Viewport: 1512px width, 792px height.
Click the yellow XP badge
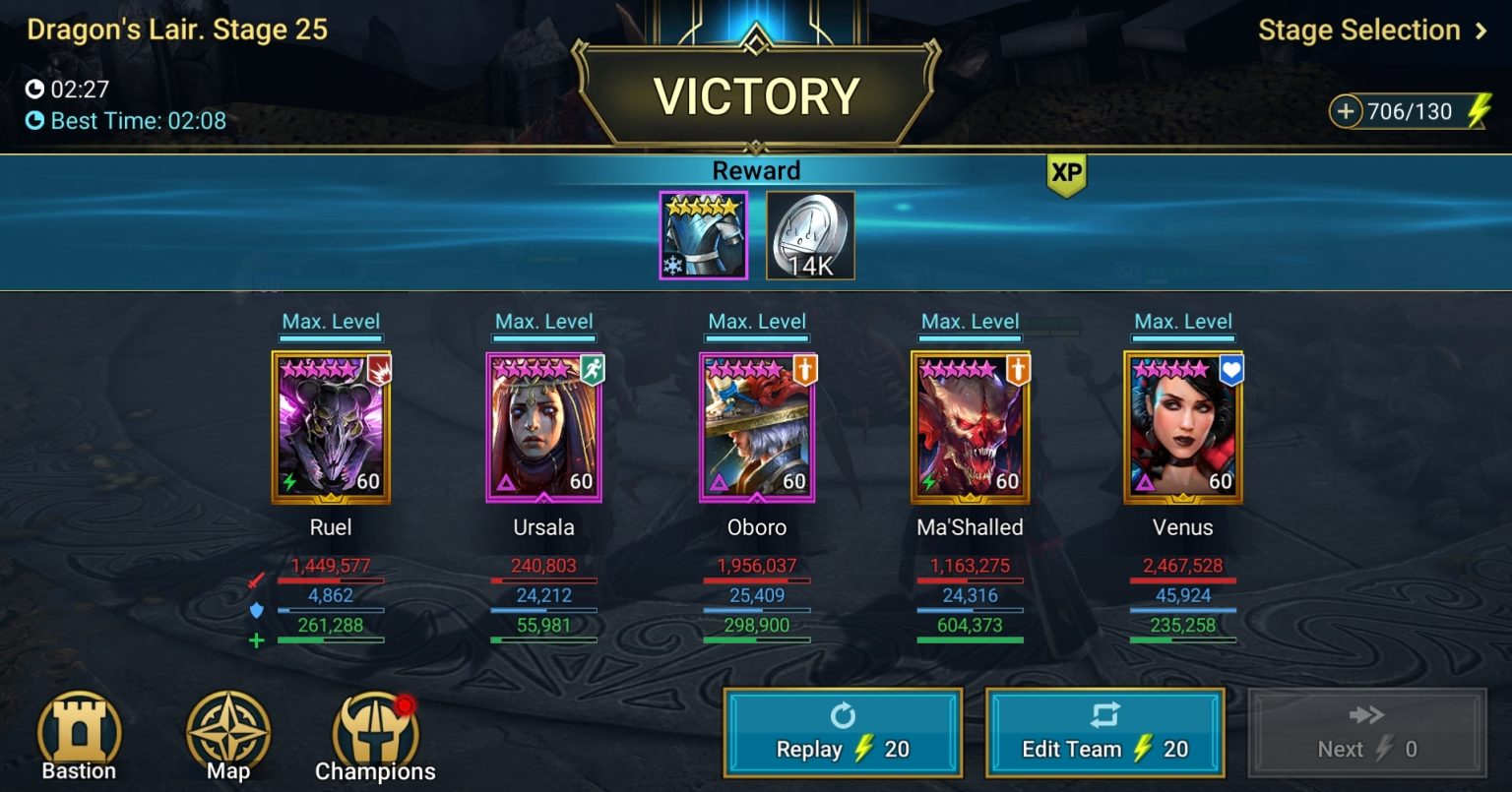pos(1065,170)
